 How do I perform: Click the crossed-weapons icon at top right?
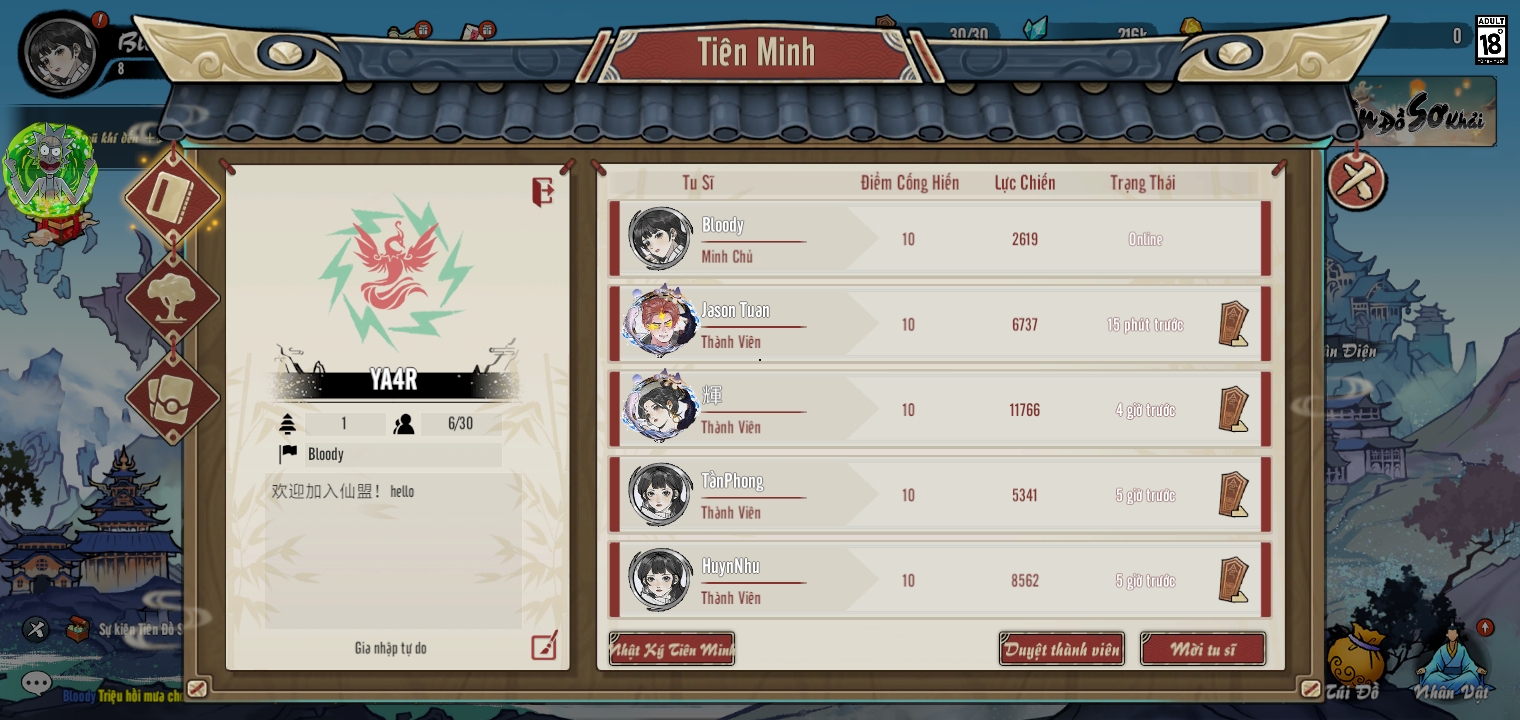point(1356,183)
